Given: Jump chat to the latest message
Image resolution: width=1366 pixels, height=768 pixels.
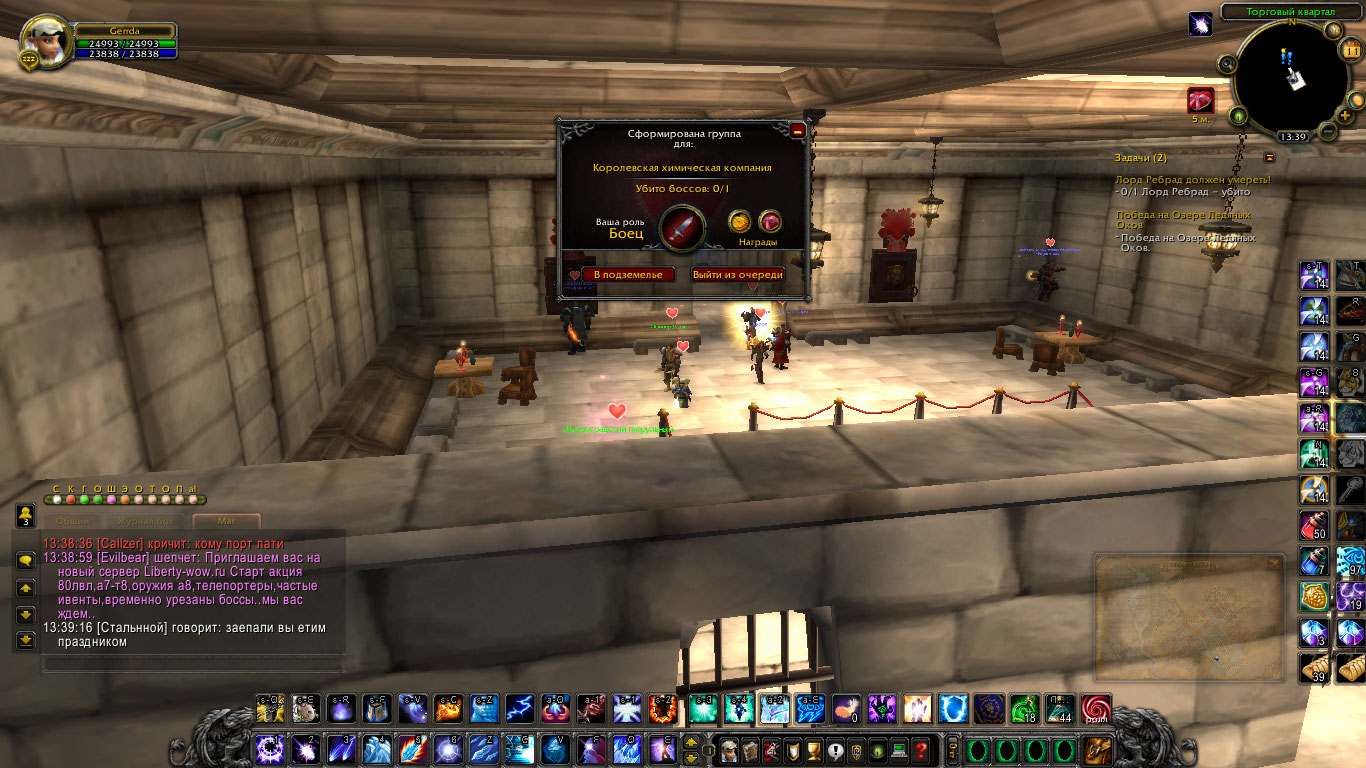Looking at the screenshot, I should coord(25,640).
